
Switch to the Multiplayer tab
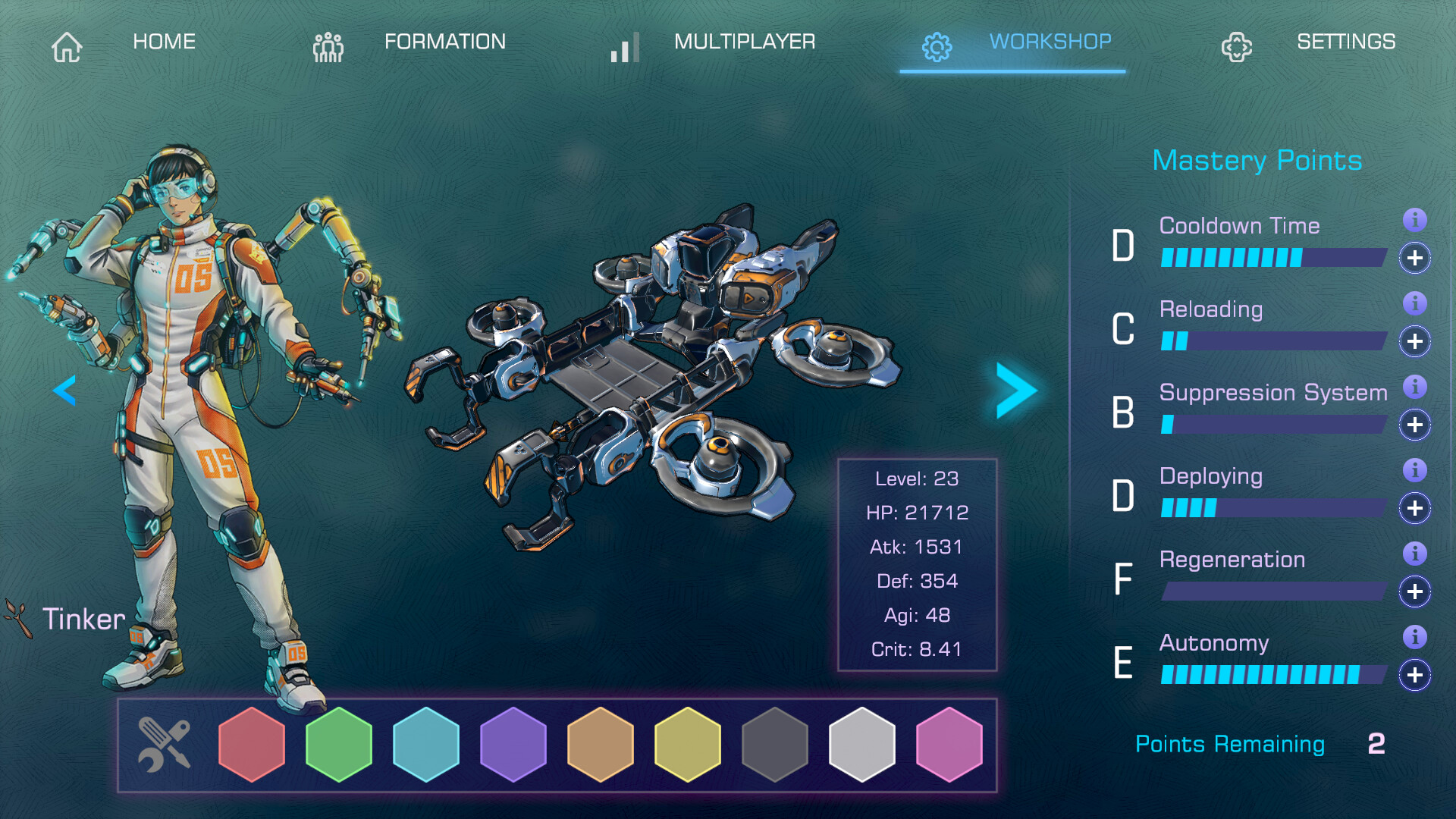pyautogui.click(x=714, y=43)
